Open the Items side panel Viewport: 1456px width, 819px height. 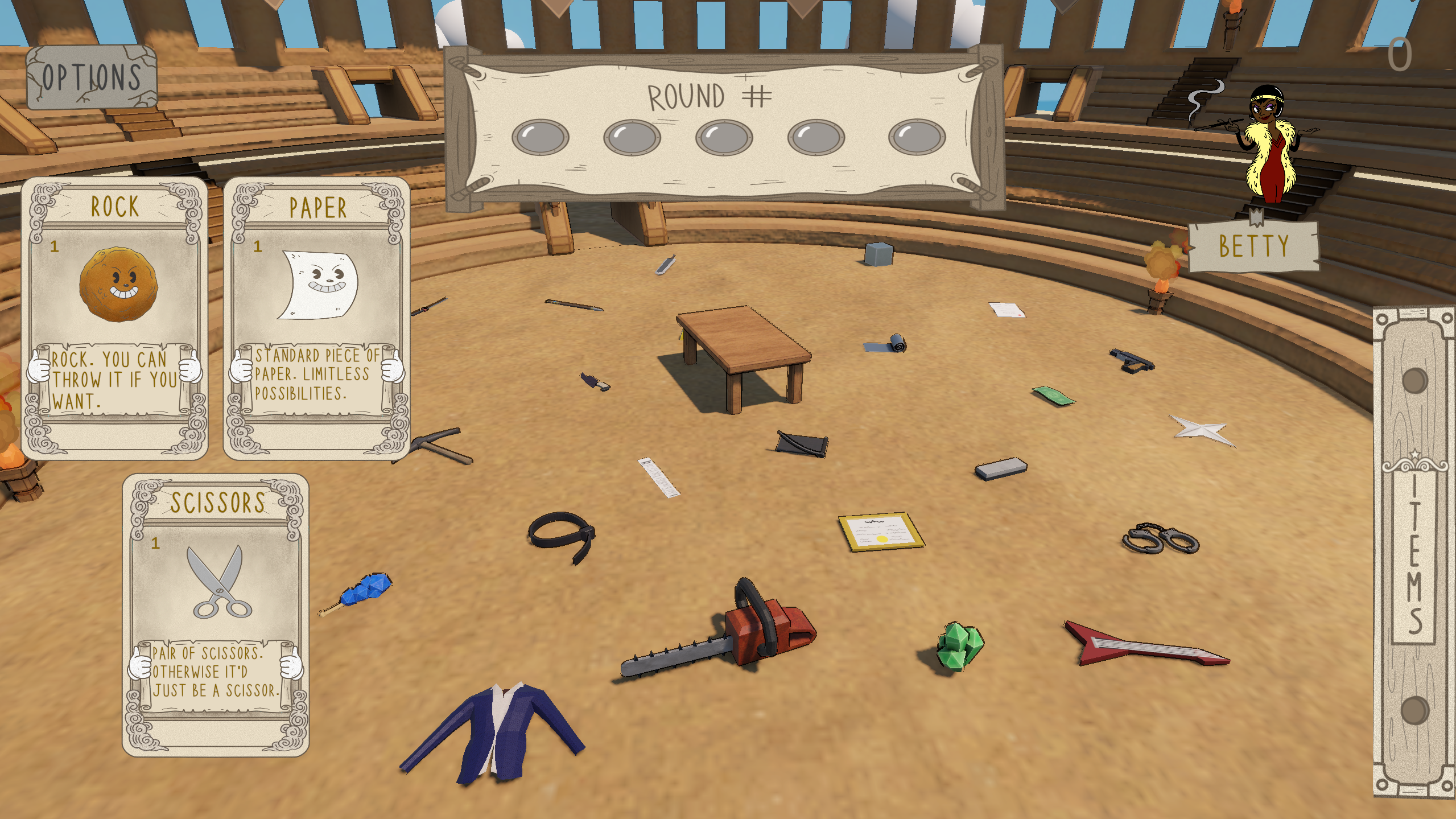(x=1414, y=551)
